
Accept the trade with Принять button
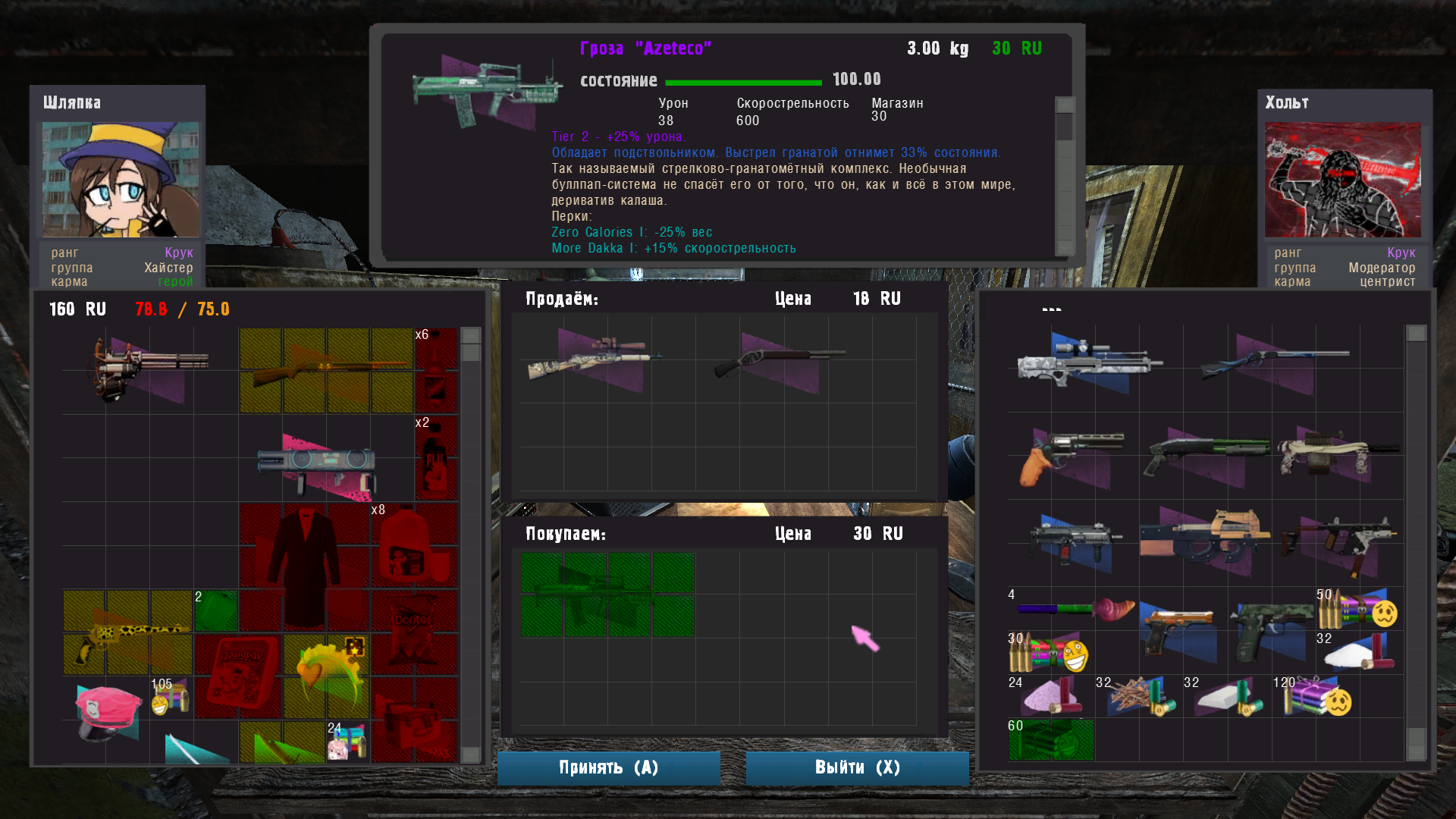608,767
